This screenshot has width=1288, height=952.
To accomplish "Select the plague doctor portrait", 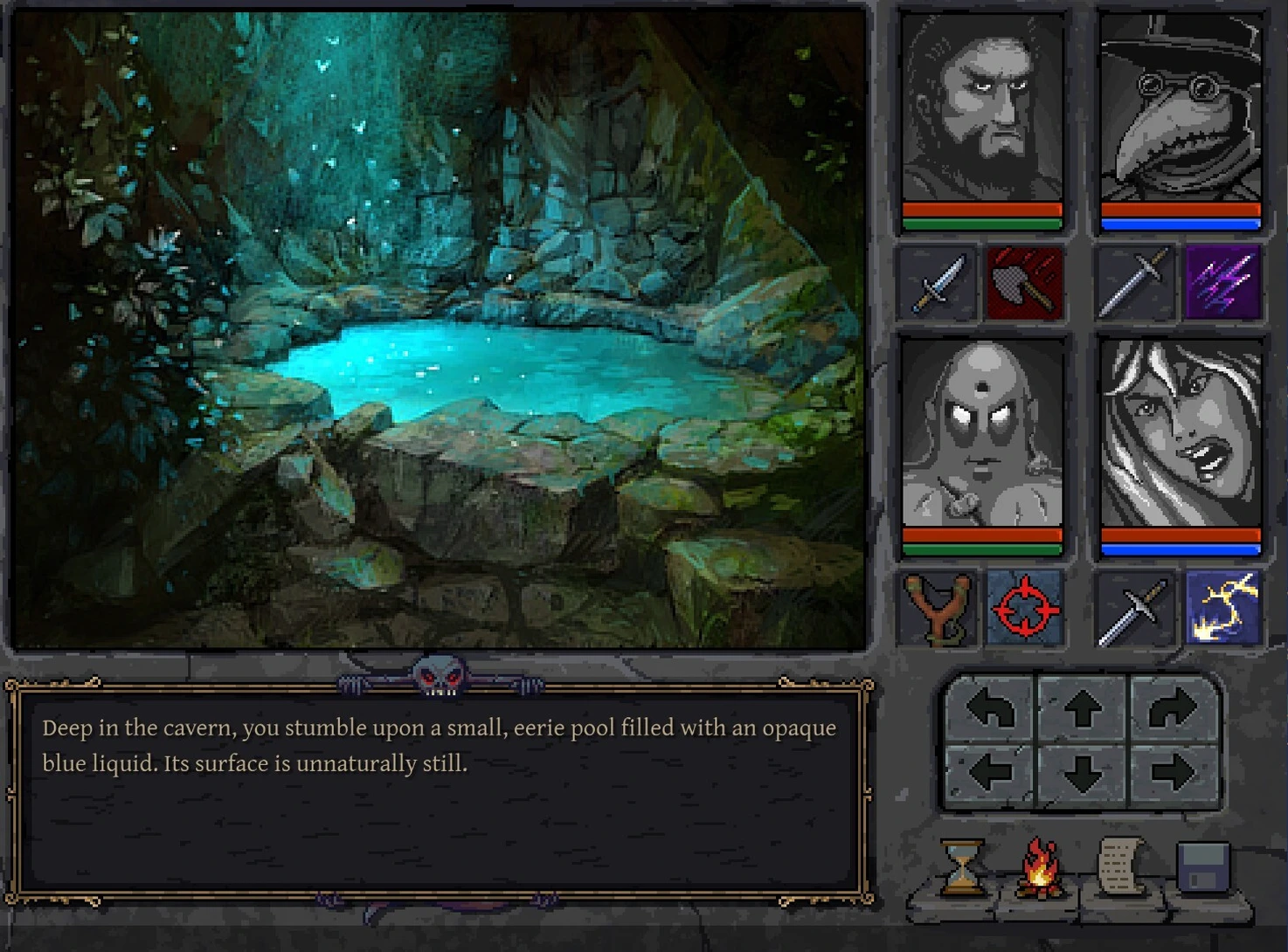I will point(1180,109).
